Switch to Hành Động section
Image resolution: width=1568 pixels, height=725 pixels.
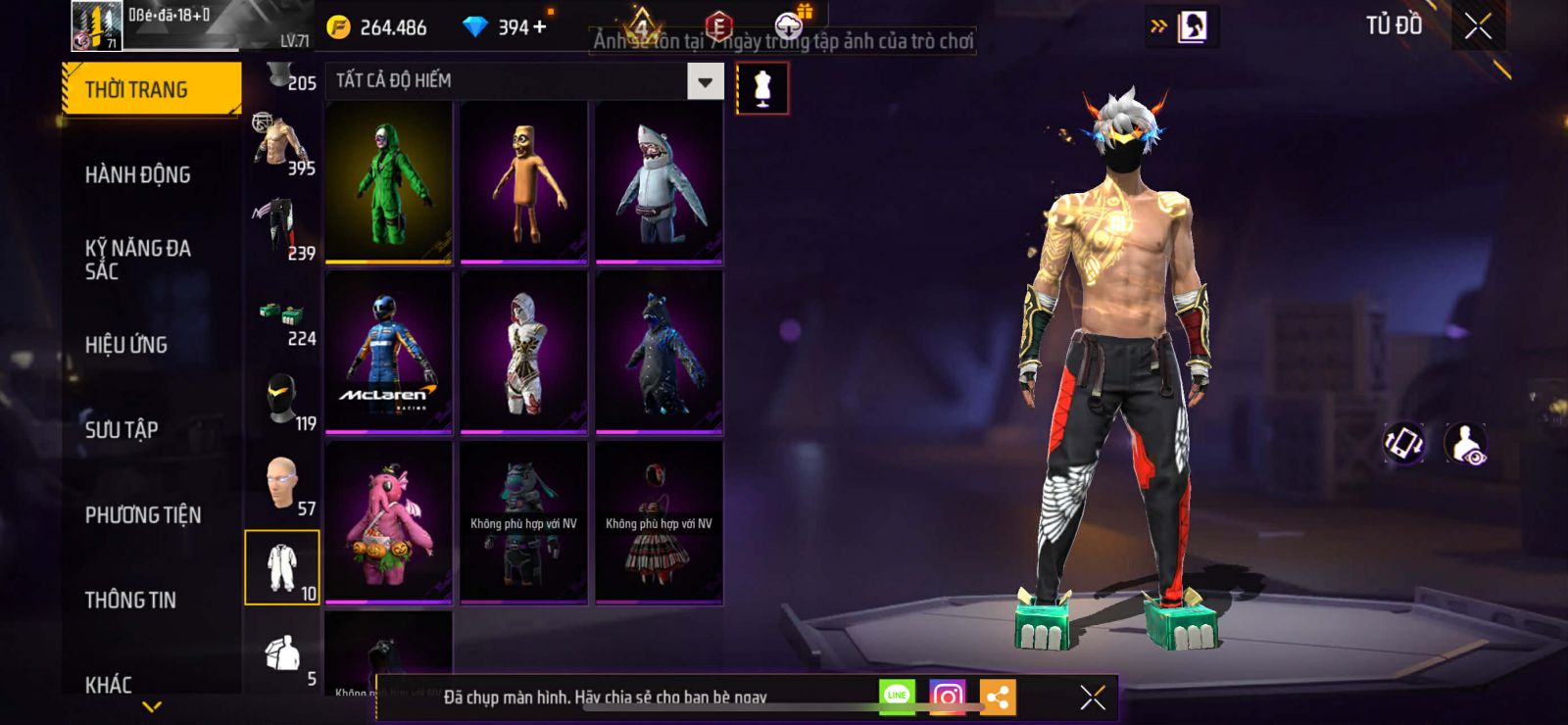[138, 174]
